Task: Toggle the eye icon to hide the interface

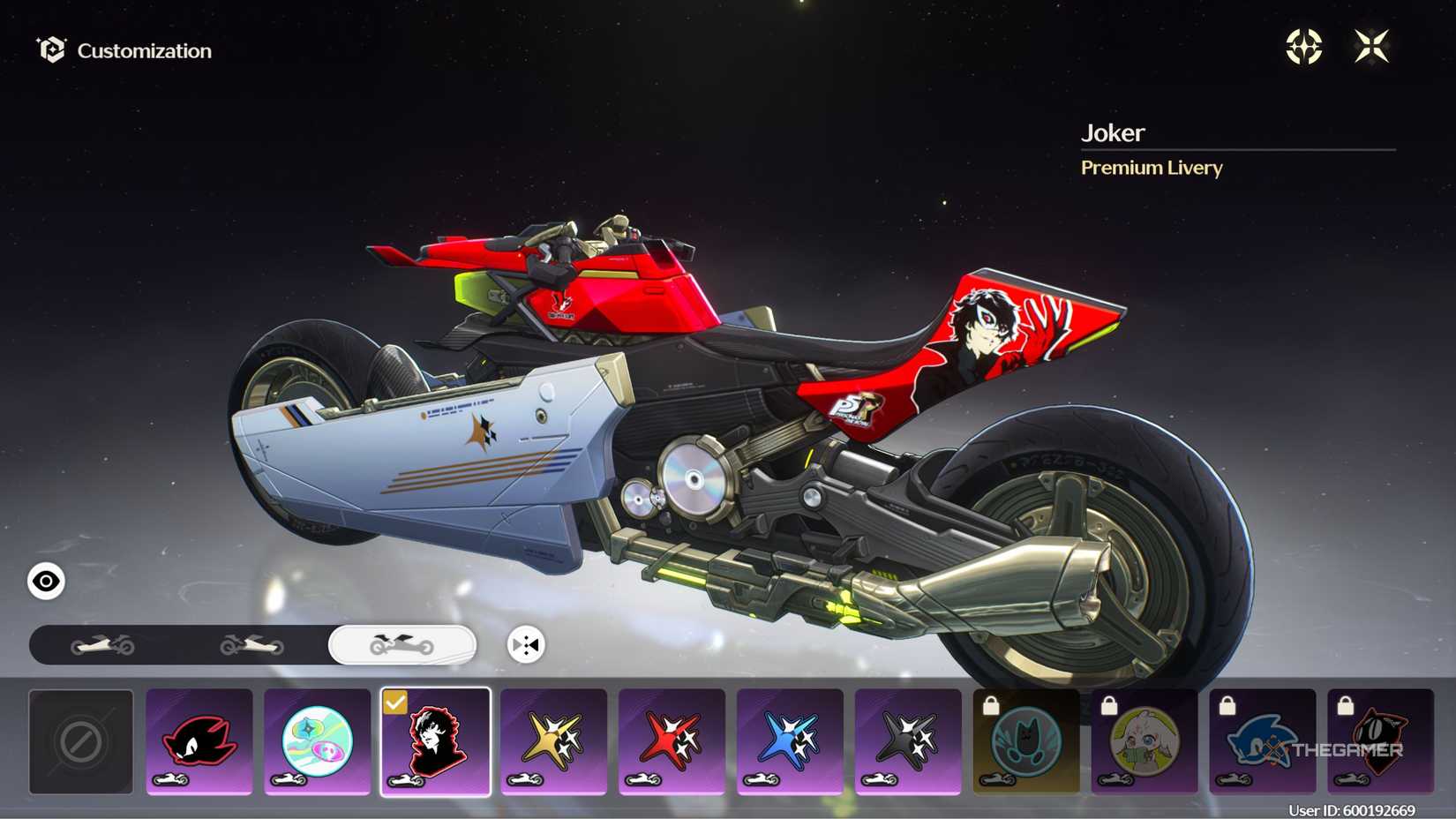Action: coord(45,581)
